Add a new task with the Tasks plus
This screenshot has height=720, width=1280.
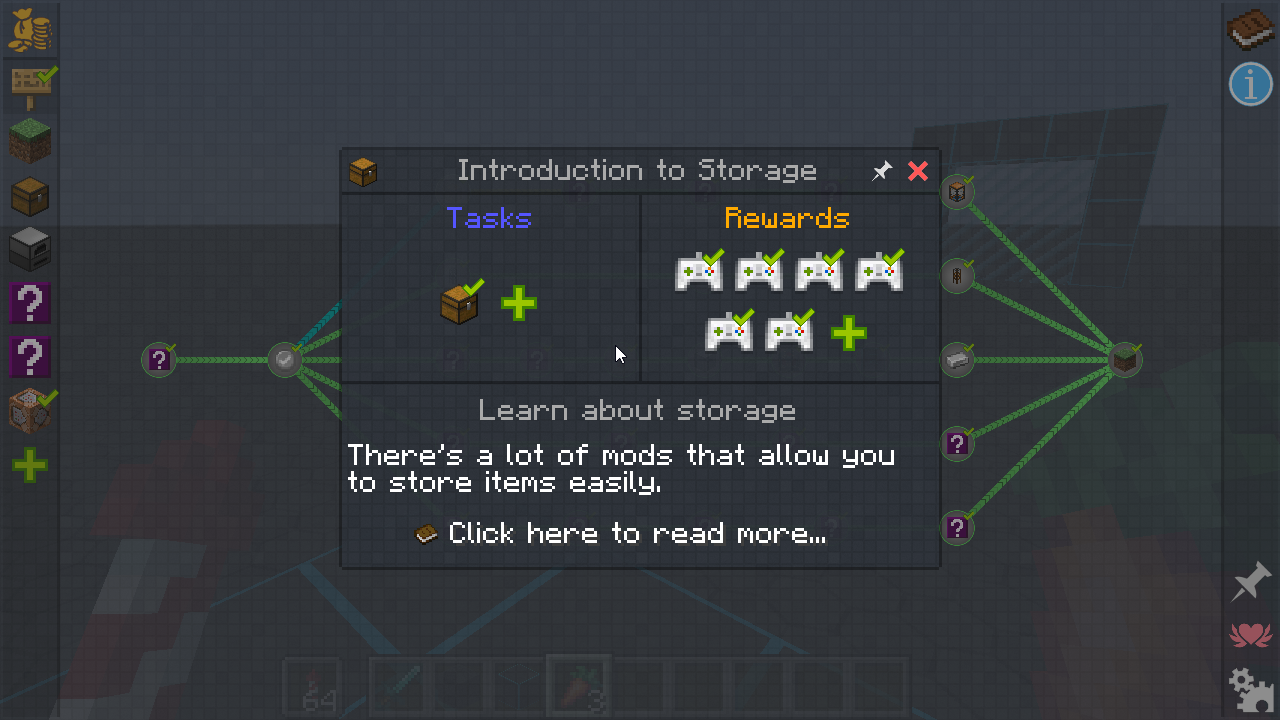pyautogui.click(x=518, y=303)
